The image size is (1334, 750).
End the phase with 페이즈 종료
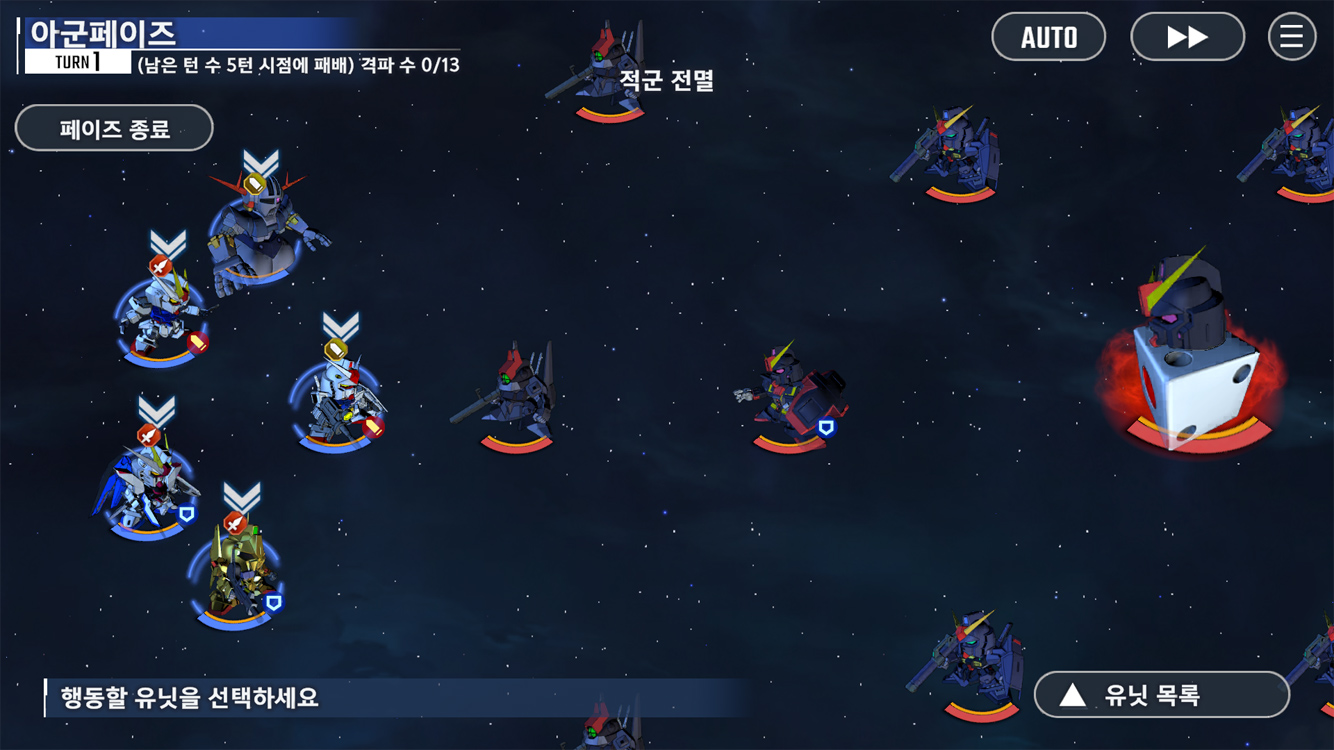[114, 128]
